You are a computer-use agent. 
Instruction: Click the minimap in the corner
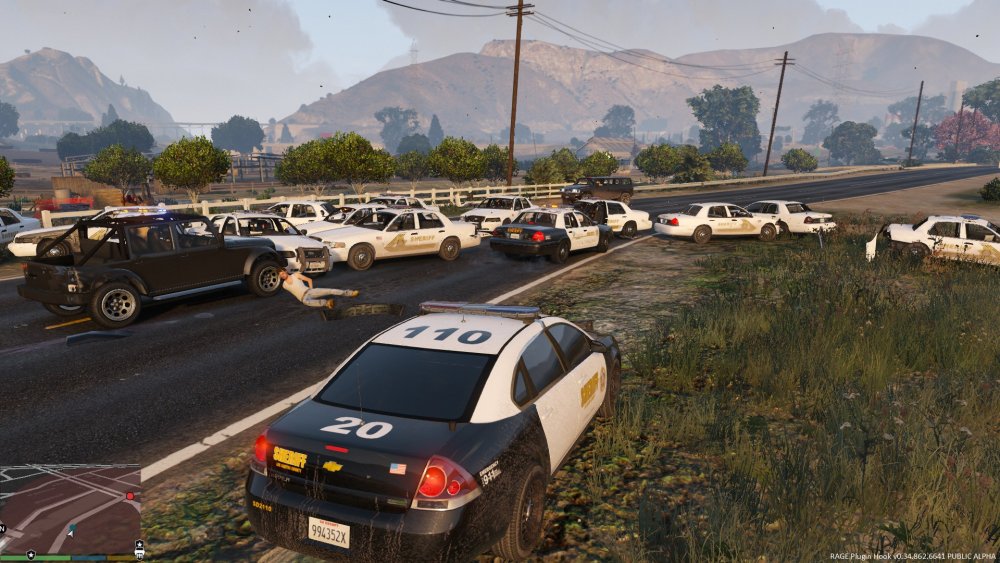pyautogui.click(x=70, y=509)
